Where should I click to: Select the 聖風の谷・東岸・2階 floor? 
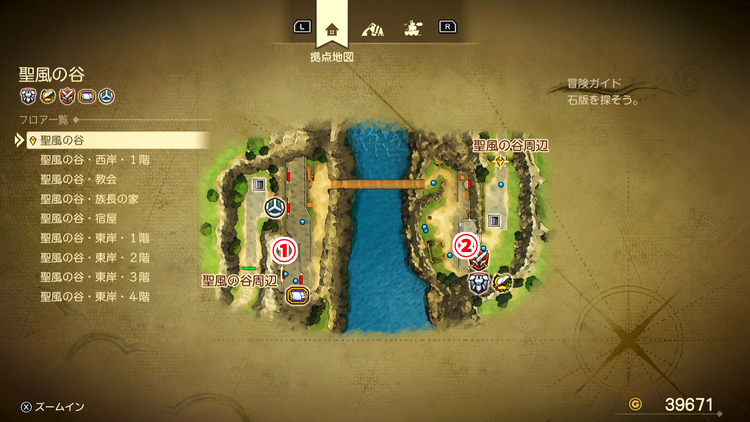[95, 257]
